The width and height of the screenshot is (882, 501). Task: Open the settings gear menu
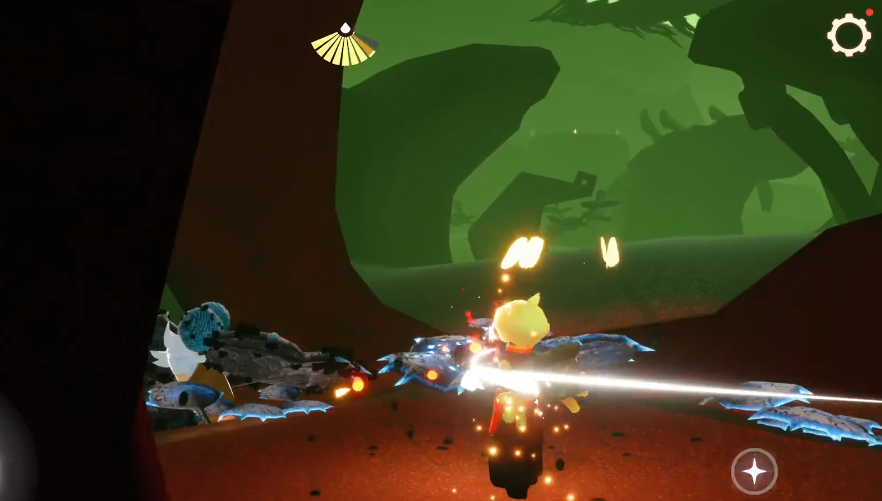pos(848,36)
